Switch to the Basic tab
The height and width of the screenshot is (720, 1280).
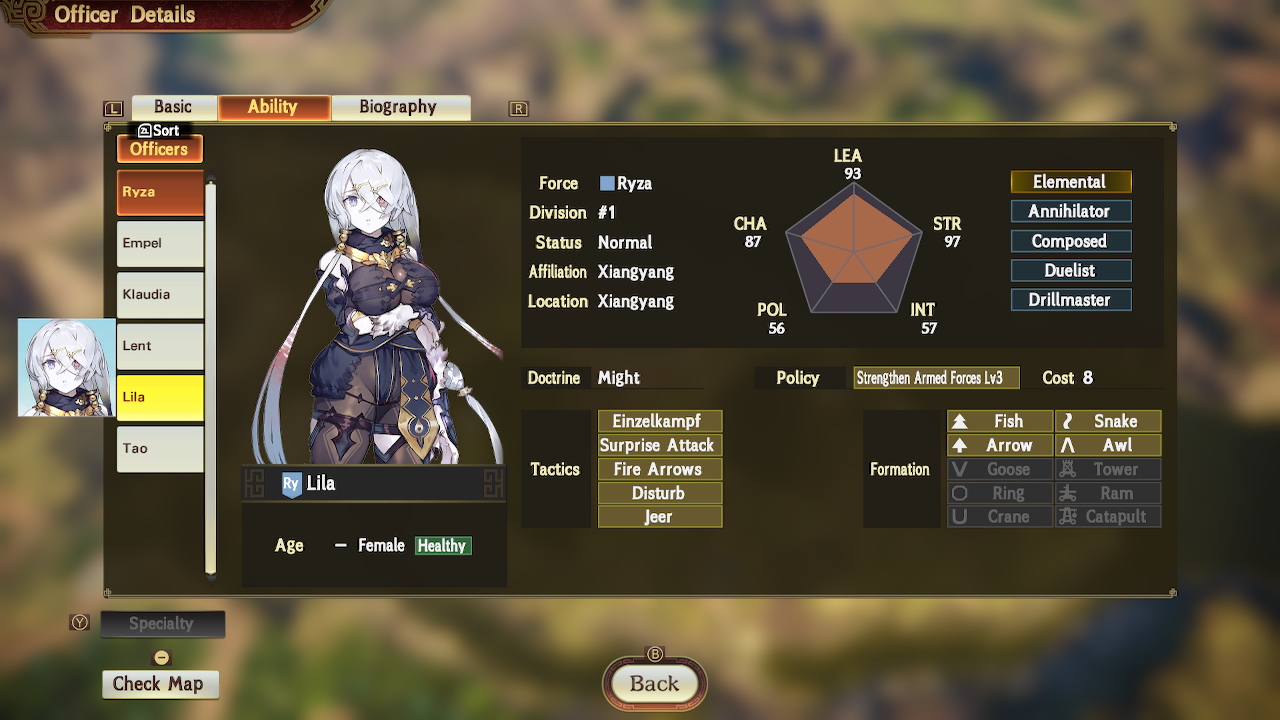173,107
